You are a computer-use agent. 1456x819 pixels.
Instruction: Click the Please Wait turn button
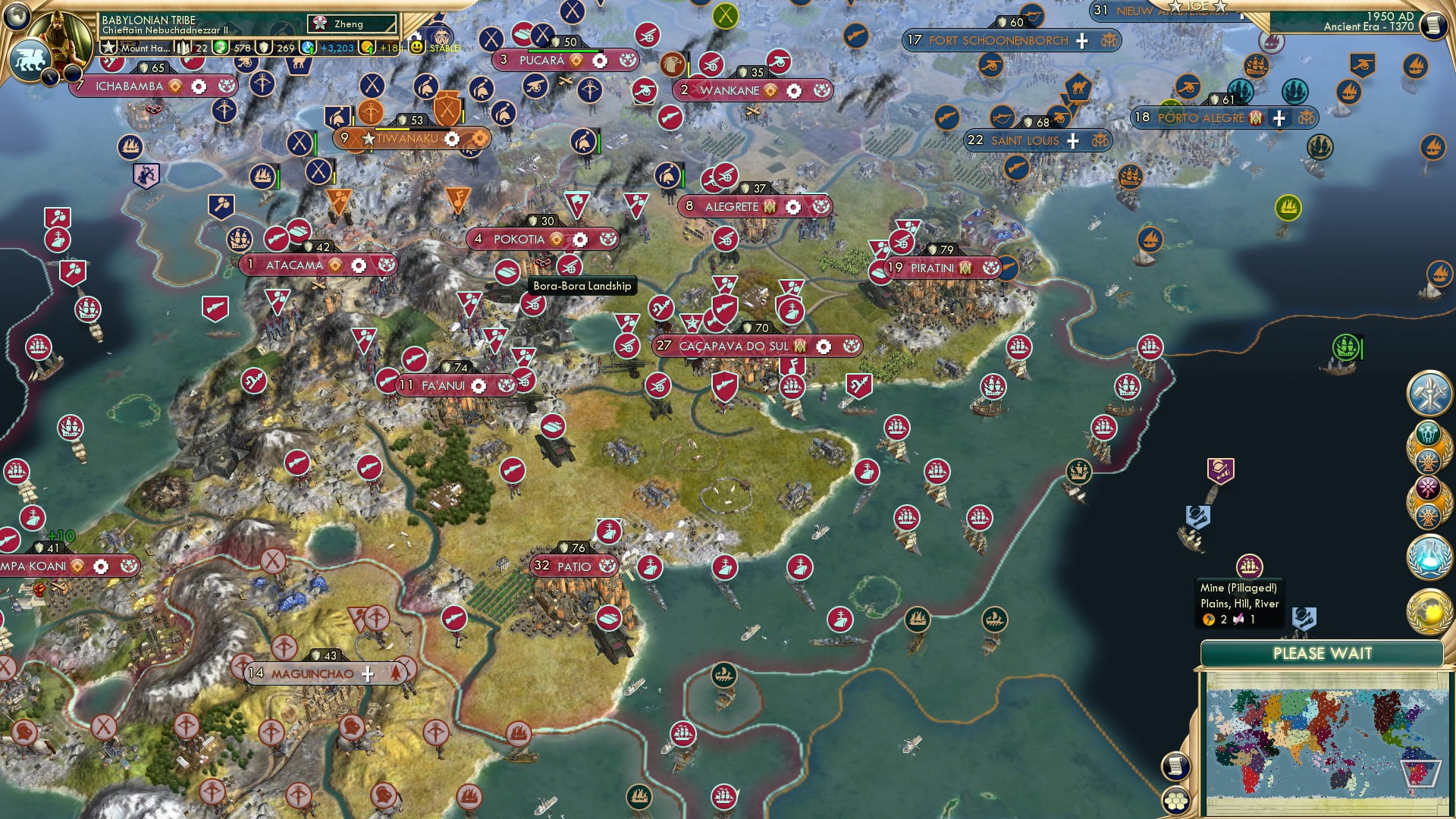pyautogui.click(x=1322, y=654)
